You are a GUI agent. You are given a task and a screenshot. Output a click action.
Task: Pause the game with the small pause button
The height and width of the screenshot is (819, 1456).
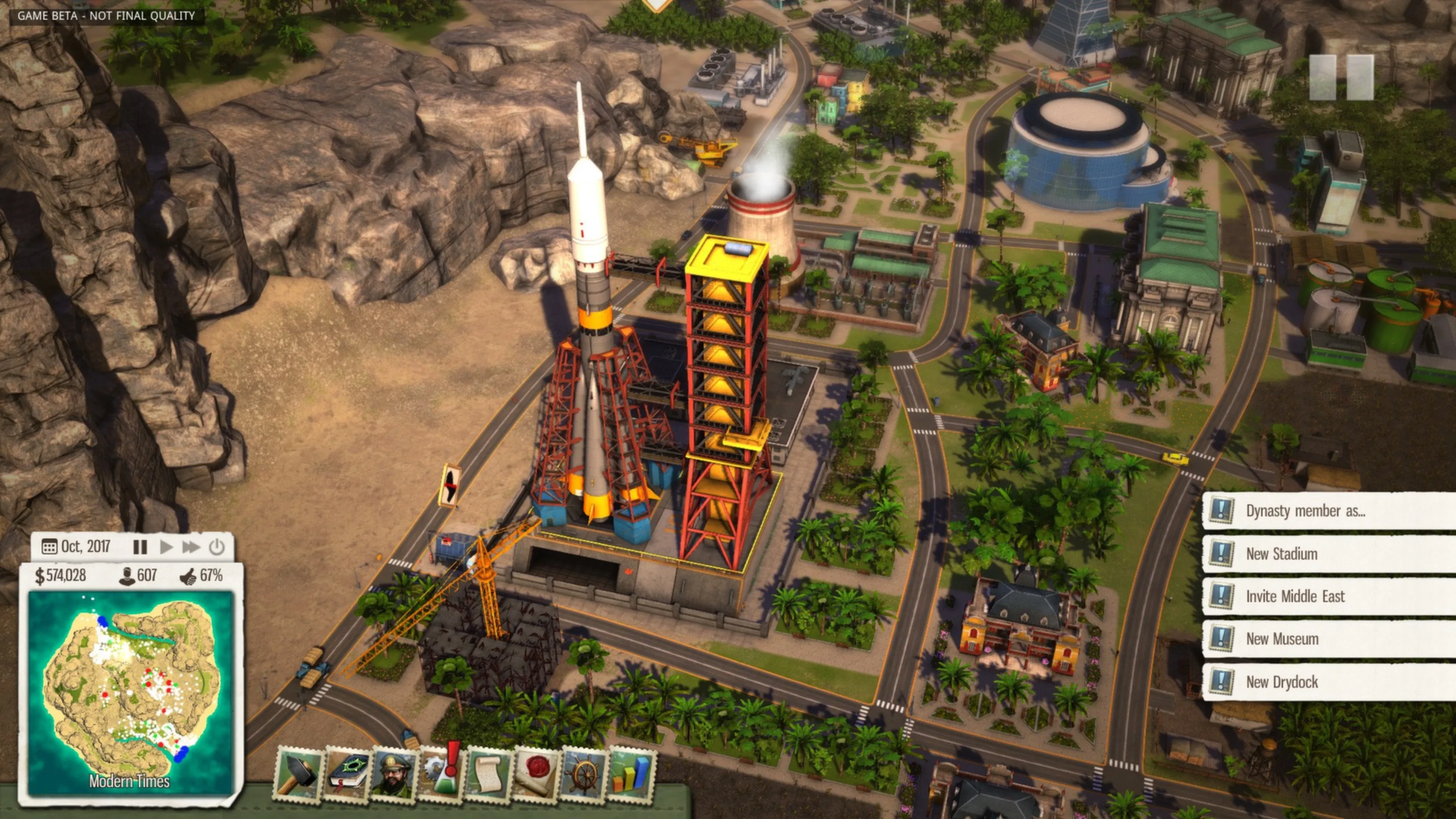(x=140, y=546)
